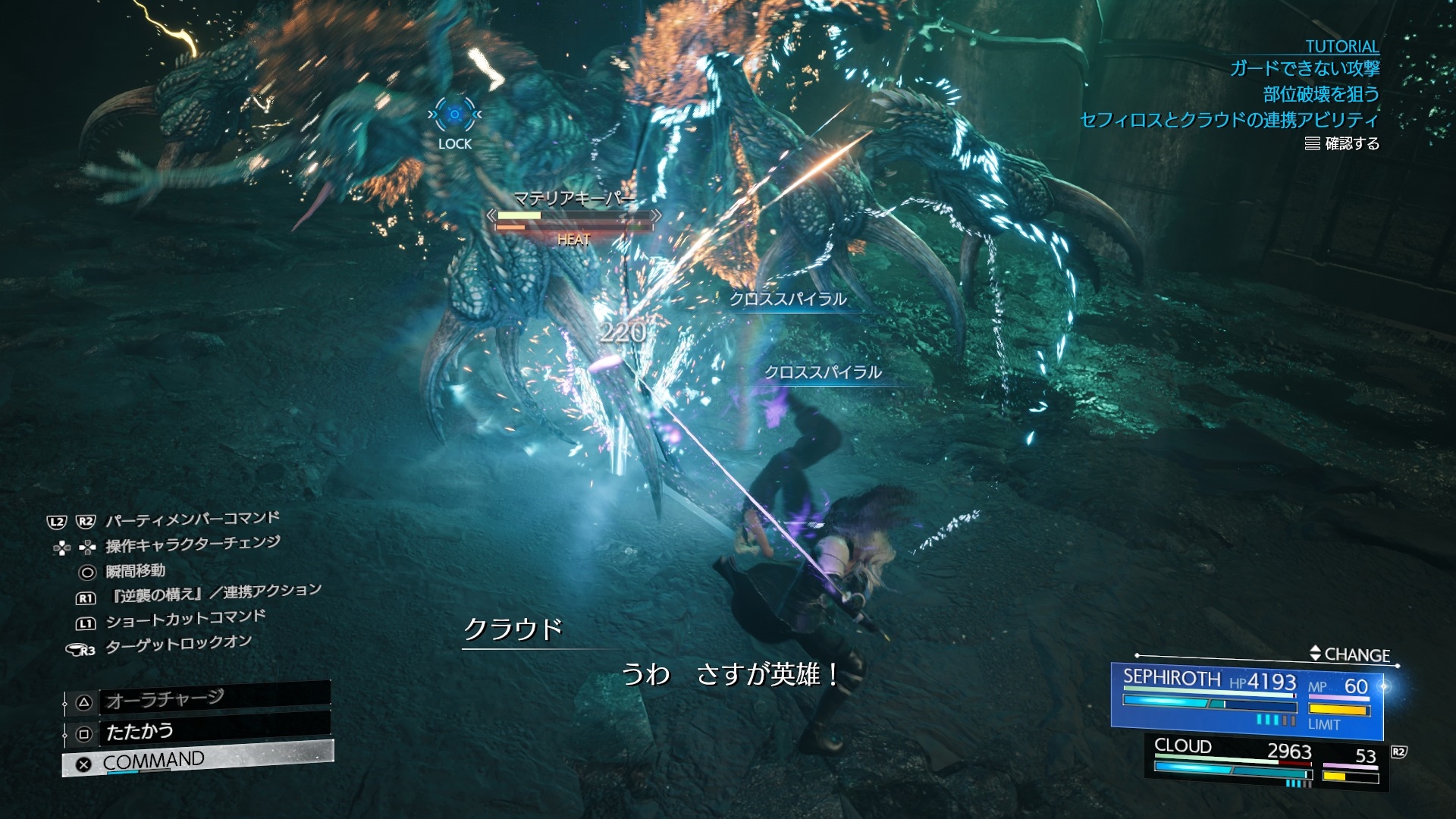
Task: Select the たたかう attack command
Action: pyautogui.click(x=197, y=732)
